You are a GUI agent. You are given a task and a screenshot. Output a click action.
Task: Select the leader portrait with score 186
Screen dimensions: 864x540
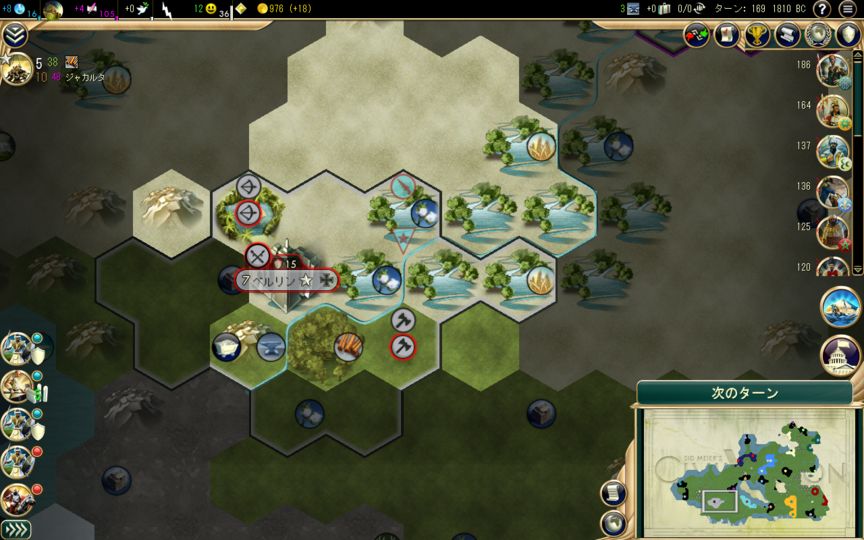pos(832,70)
